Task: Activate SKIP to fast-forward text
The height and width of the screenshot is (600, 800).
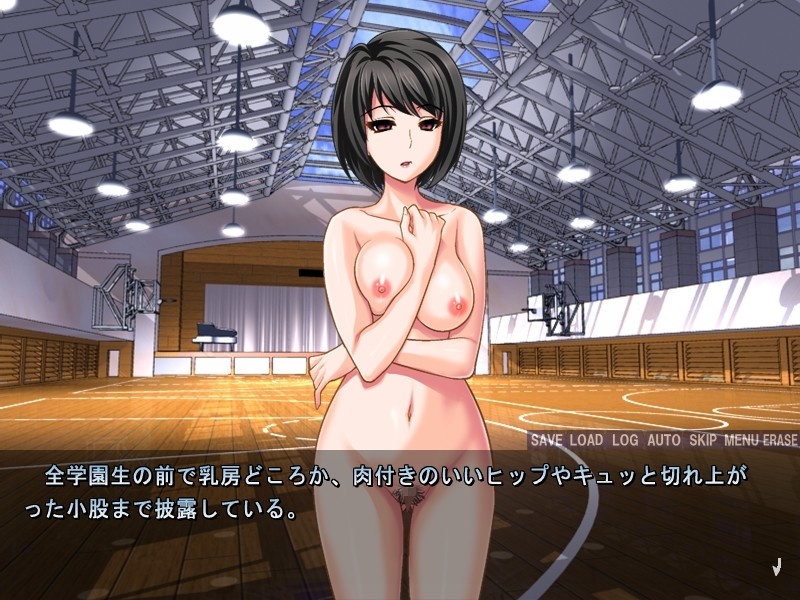Action: pyautogui.click(x=703, y=440)
